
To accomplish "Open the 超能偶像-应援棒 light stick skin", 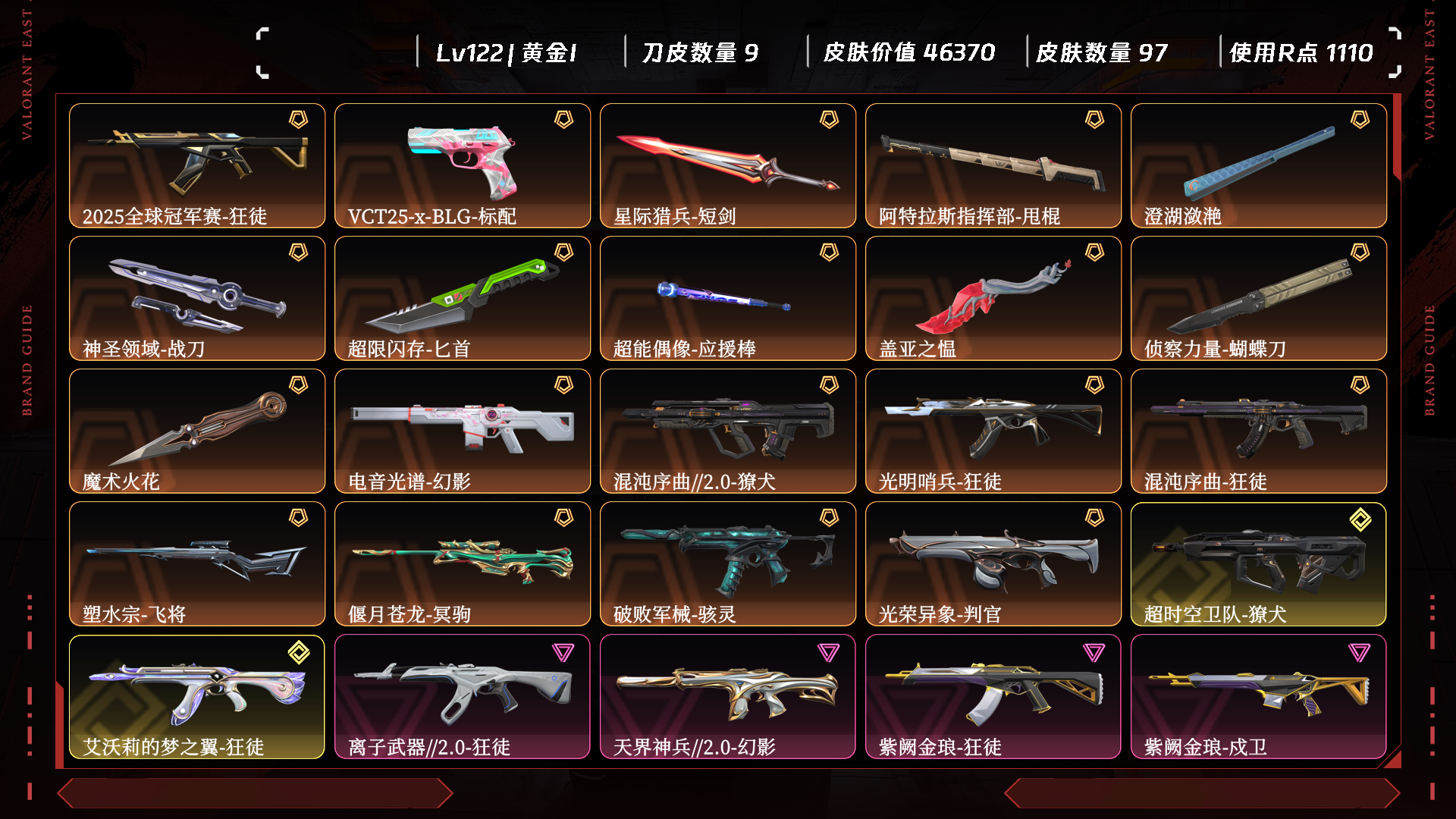I will 728,298.
